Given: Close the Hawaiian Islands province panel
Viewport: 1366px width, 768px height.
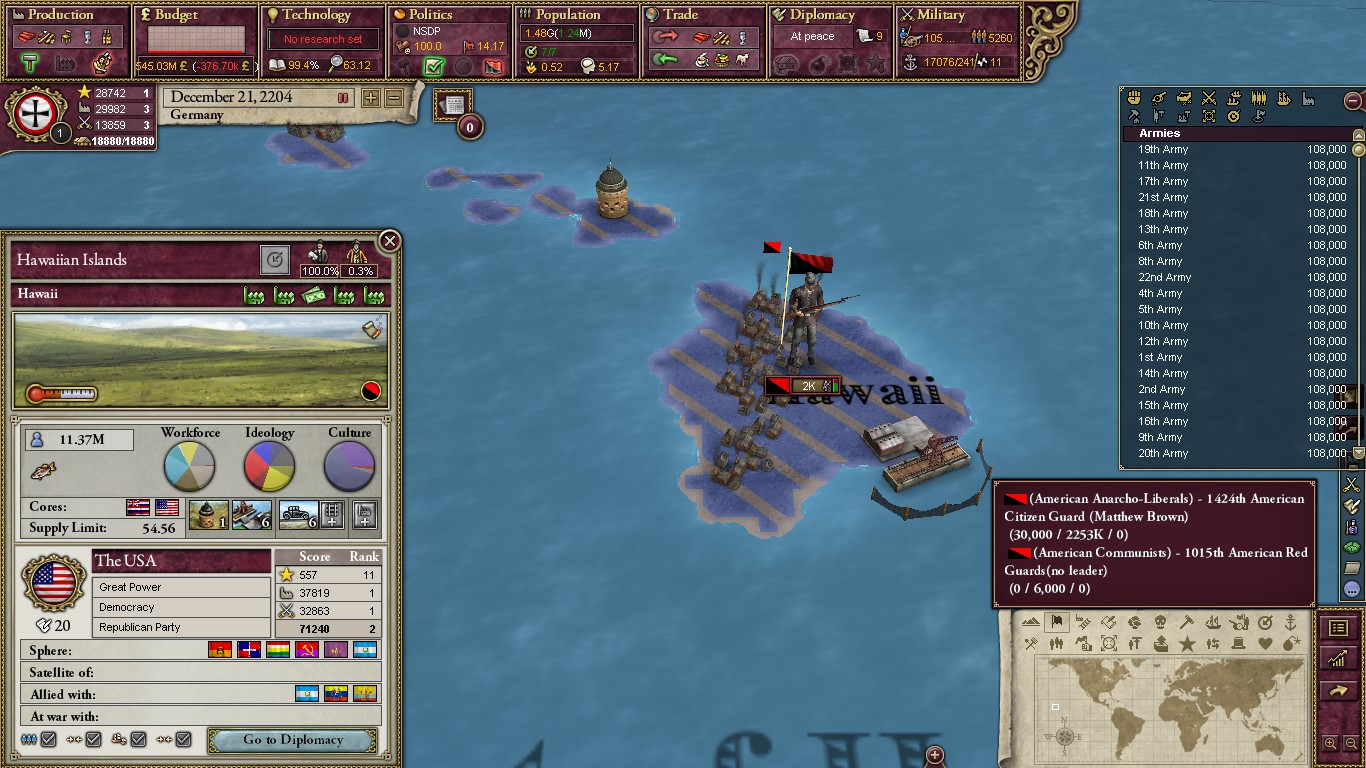Looking at the screenshot, I should tap(390, 241).
